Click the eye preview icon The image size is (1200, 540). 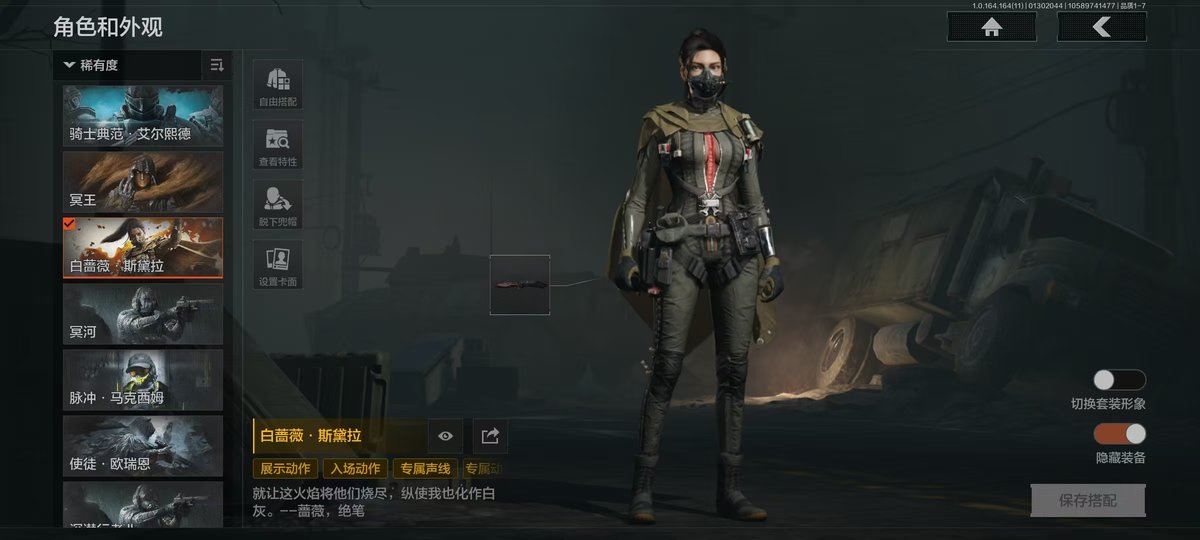446,436
